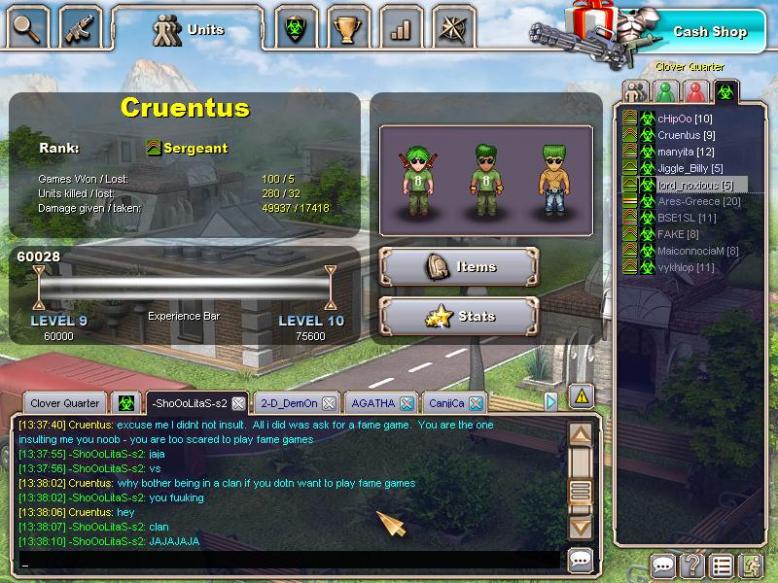This screenshot has height=583, width=778.
Task: Switch to the Clover Quarter chat tab
Action: tap(64, 403)
